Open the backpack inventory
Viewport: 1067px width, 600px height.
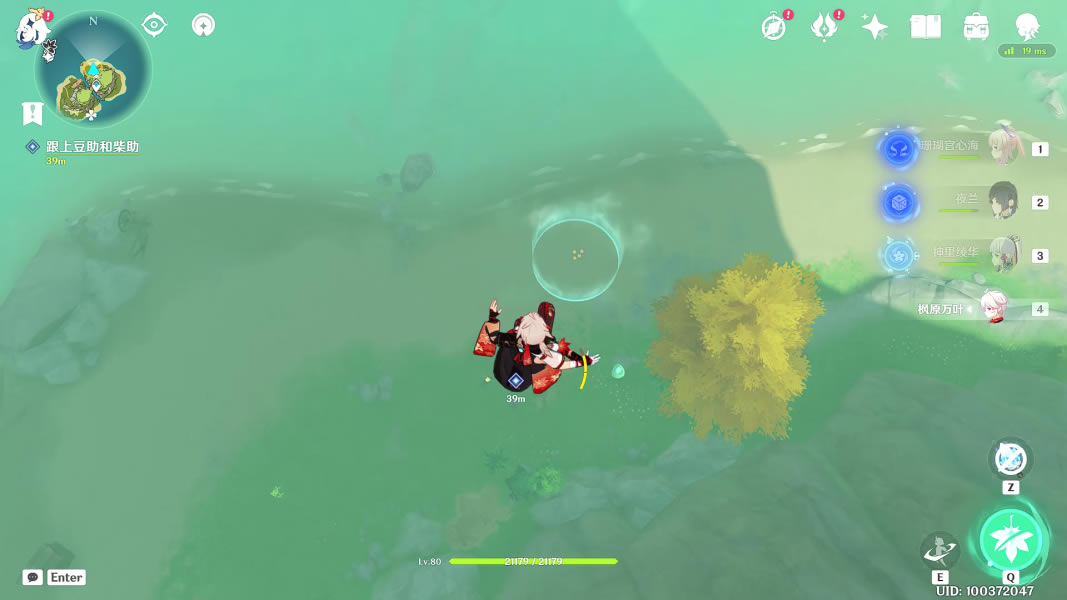[976, 27]
